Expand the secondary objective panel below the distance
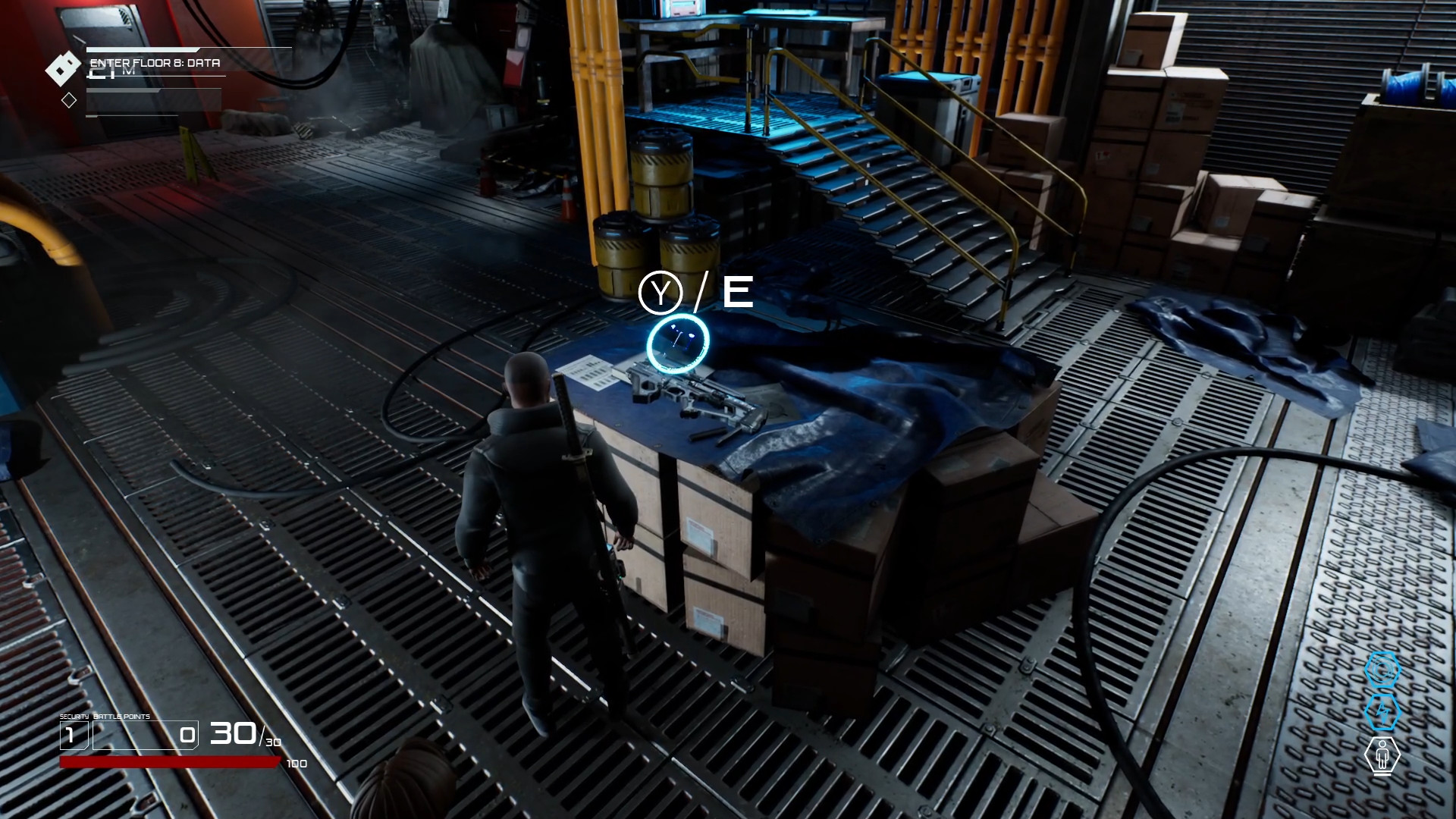 153,99
